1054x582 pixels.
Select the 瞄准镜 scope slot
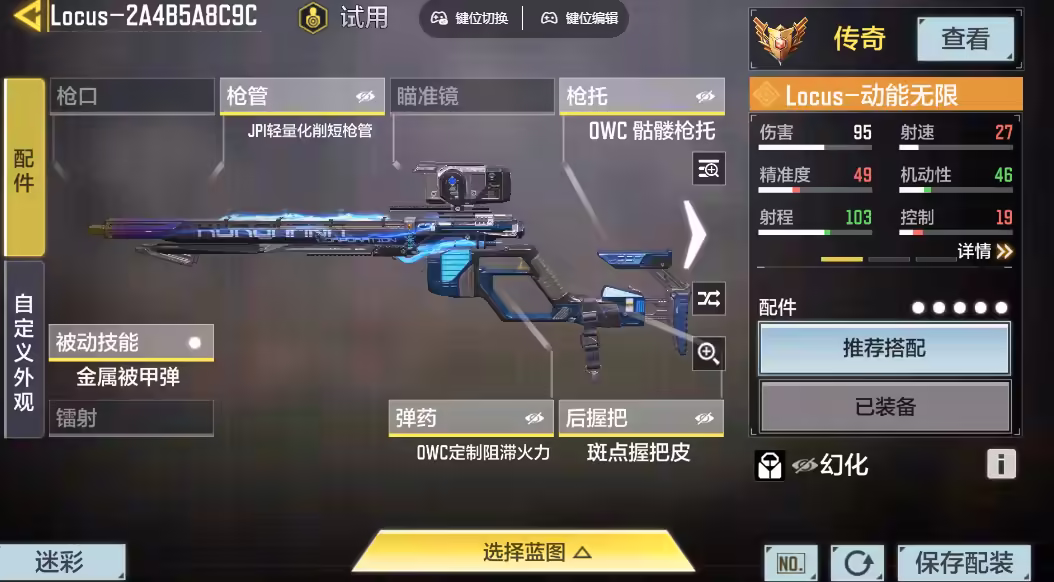coord(471,96)
